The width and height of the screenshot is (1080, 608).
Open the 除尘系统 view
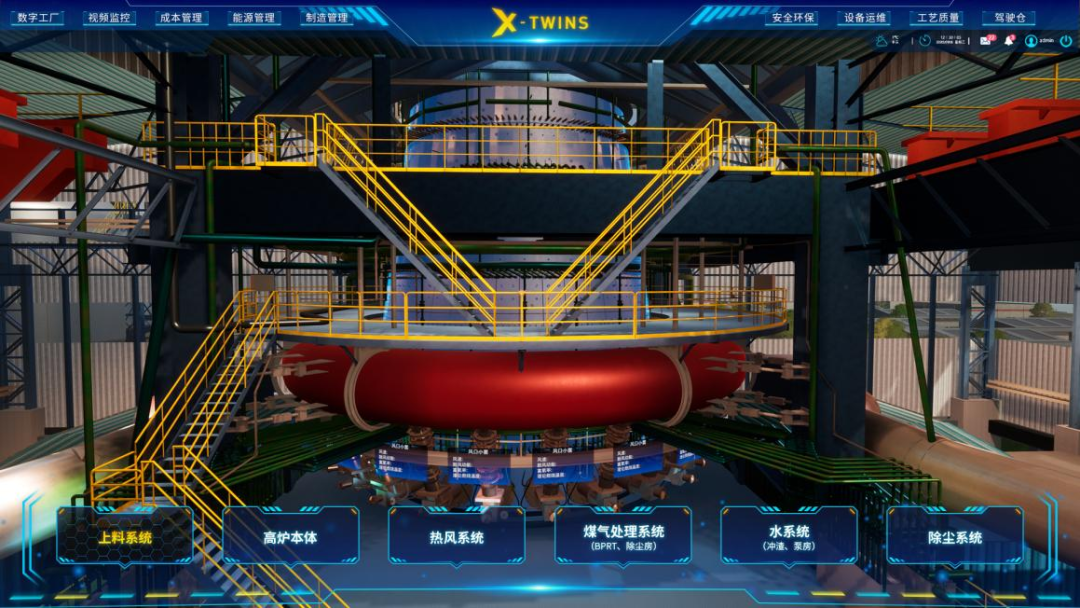pyautogui.click(x=955, y=537)
